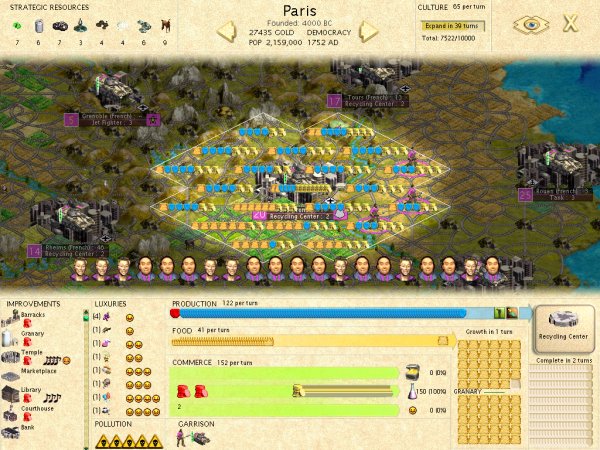
Task: Select Bank in the improvements list
Action: pos(30,428)
